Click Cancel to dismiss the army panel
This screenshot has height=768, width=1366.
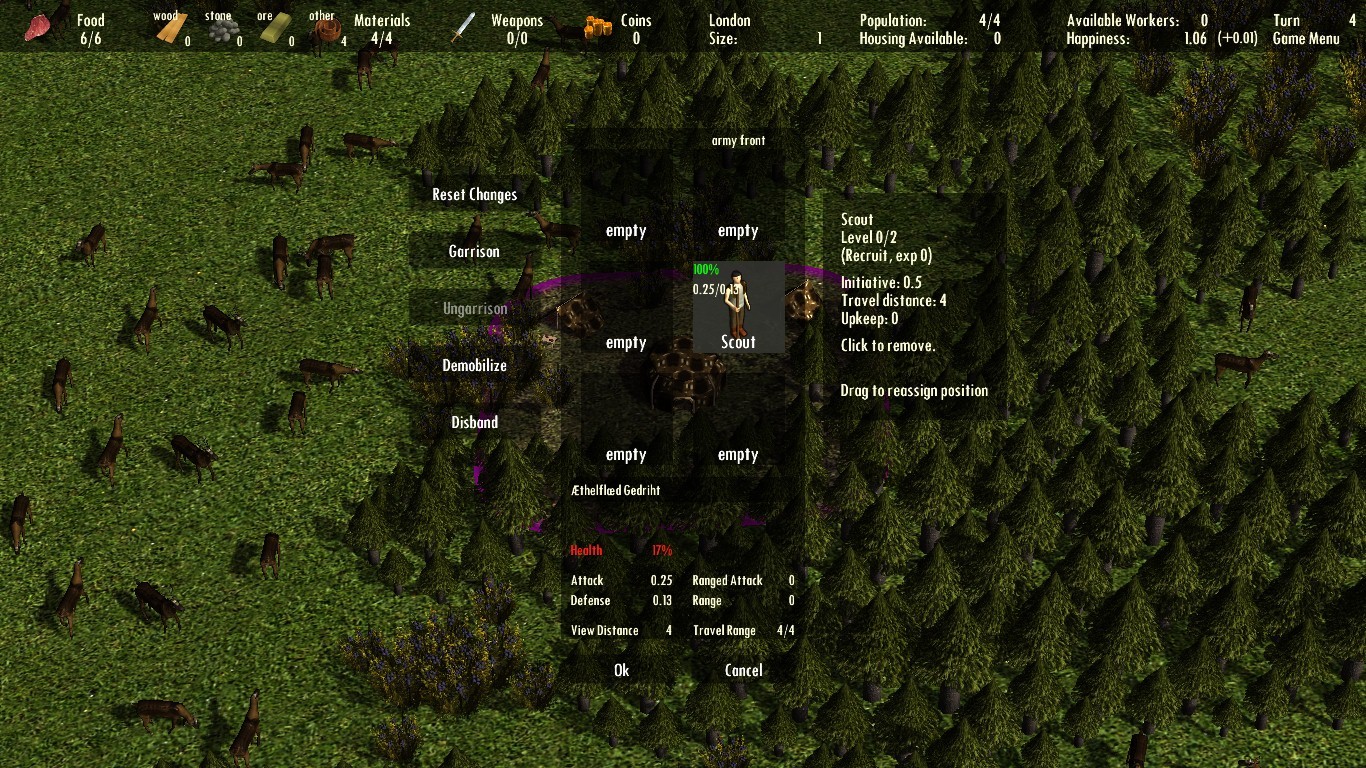[x=743, y=670]
